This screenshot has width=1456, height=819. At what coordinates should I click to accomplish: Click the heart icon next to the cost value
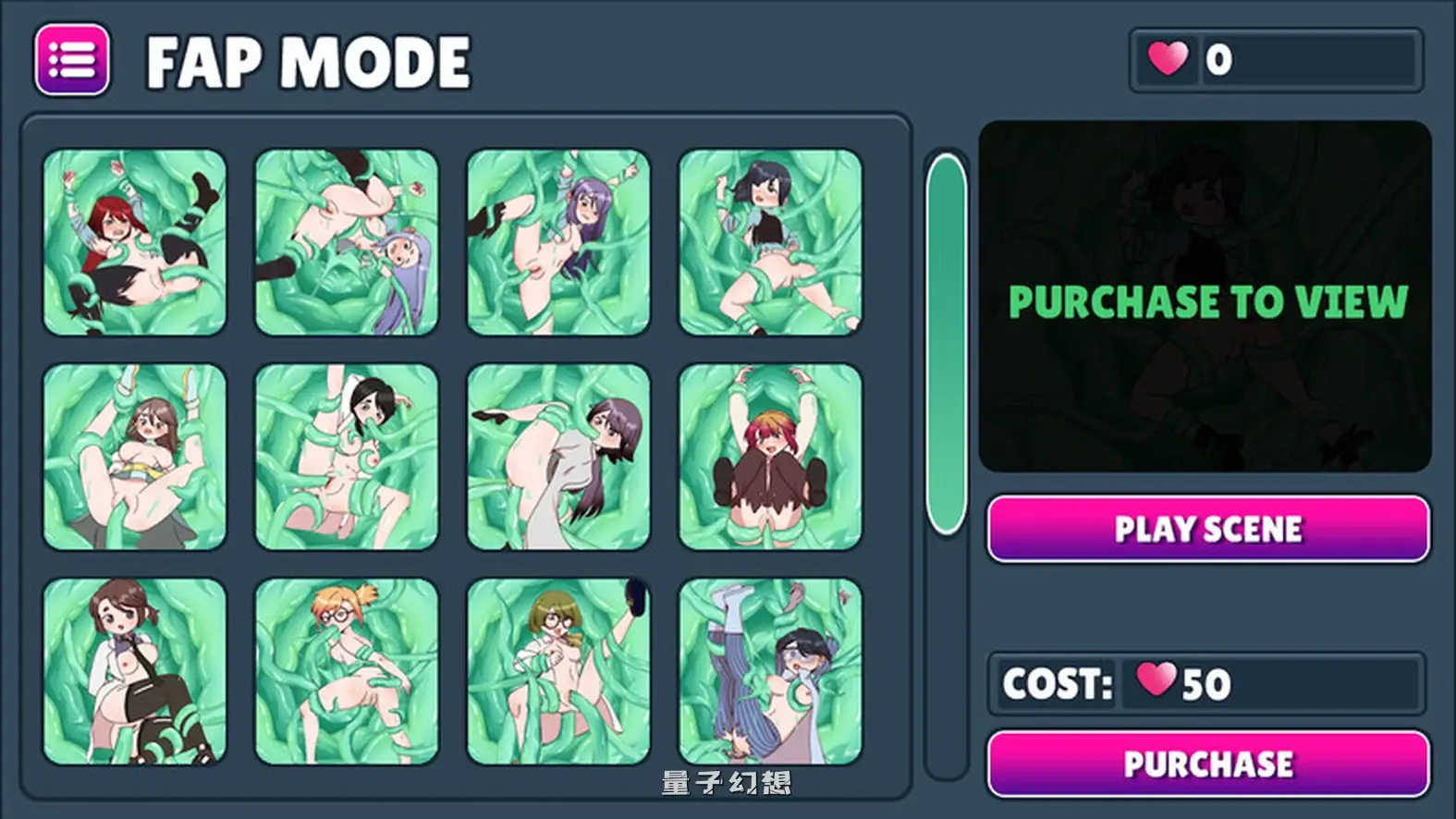coord(1157,682)
